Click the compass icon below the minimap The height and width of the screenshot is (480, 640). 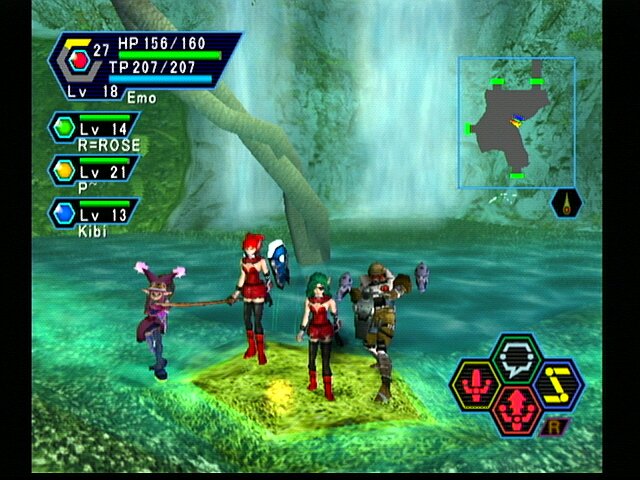tap(566, 202)
